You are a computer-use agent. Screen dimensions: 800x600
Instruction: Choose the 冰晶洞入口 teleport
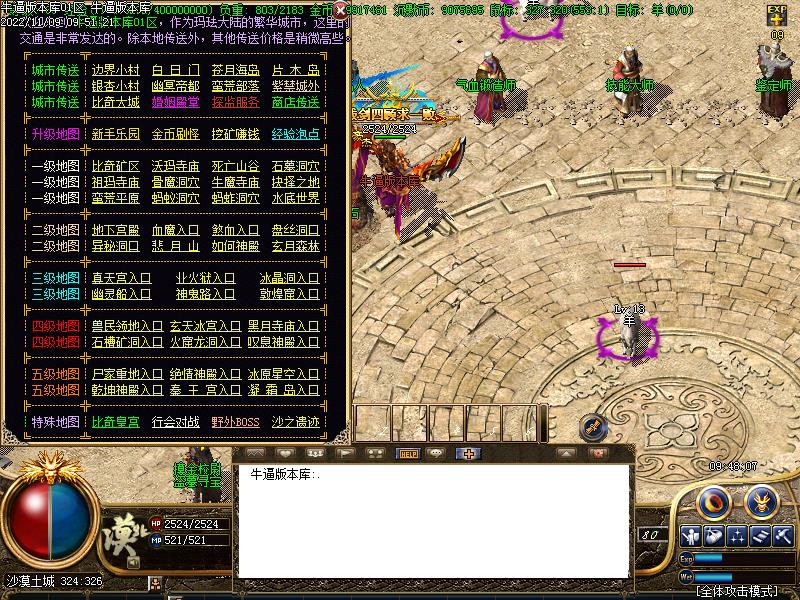point(289,278)
